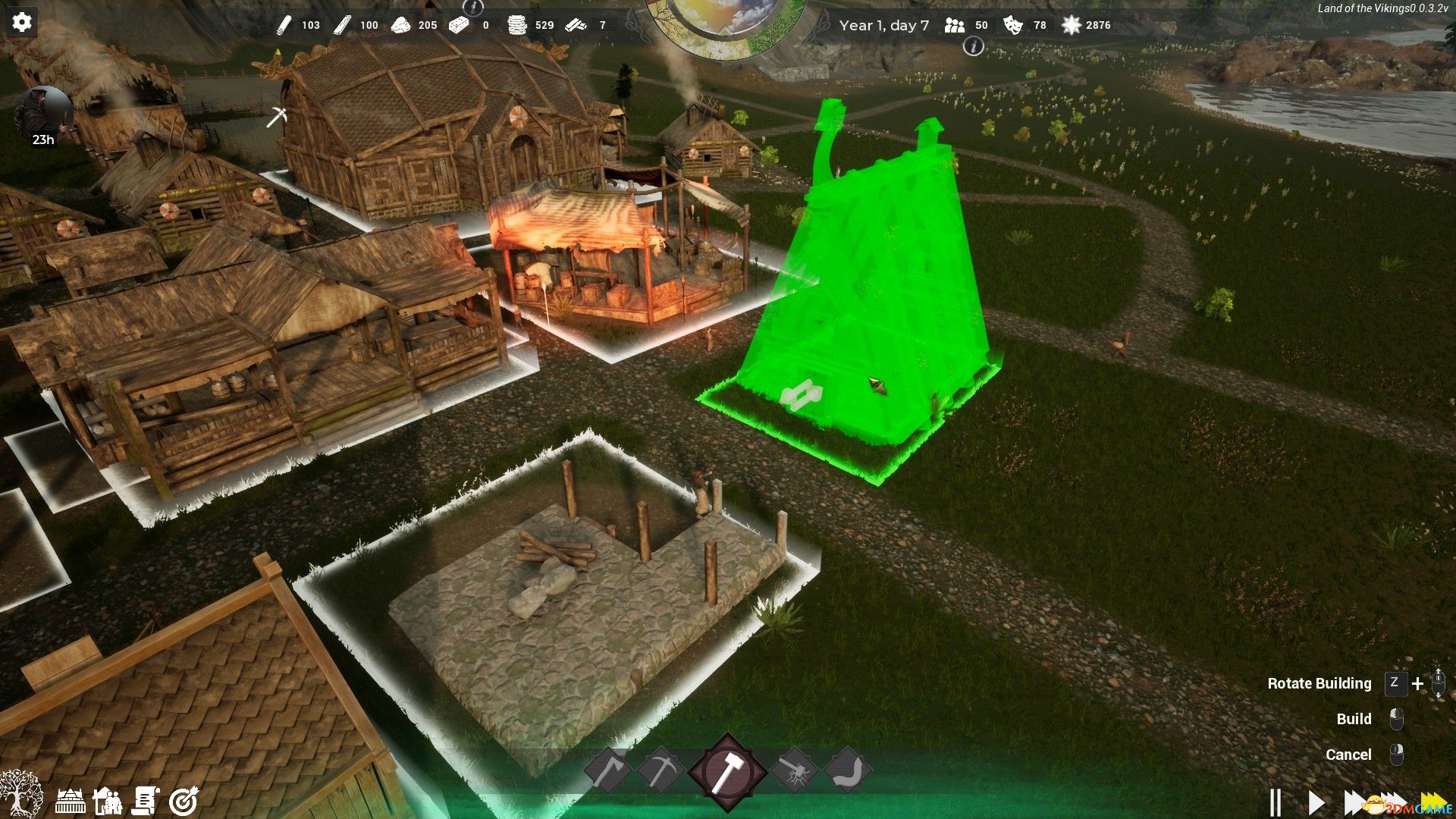The image size is (1456, 819).
Task: Click the happiness masks icon showing 78
Action: (1012, 25)
